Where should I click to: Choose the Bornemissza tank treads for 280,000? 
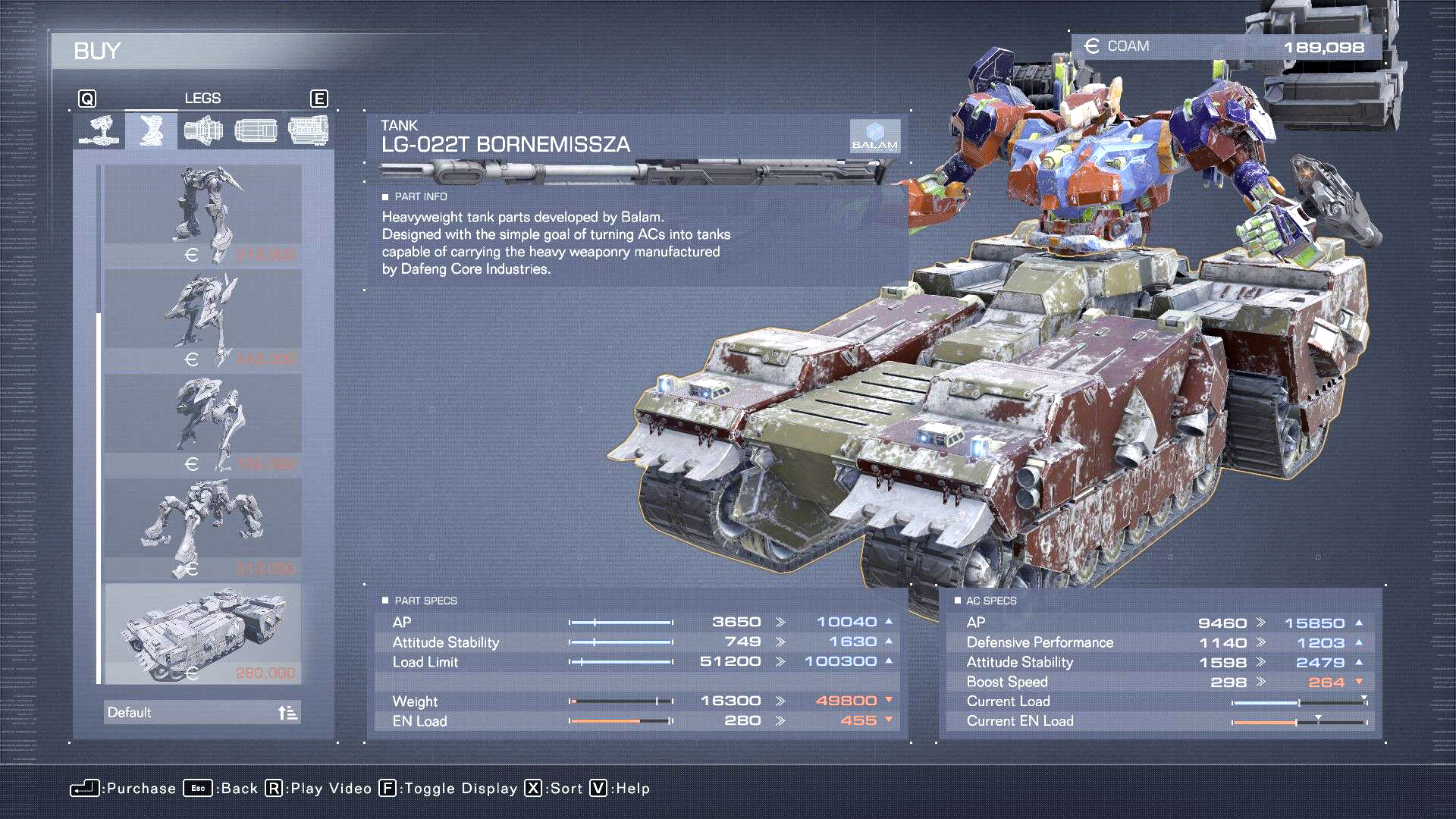(x=202, y=633)
